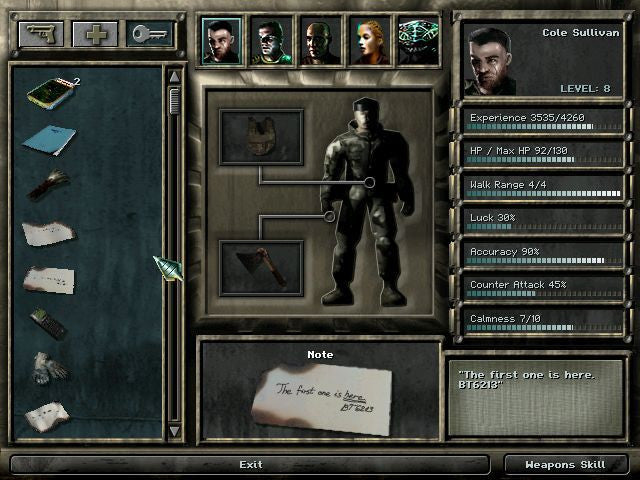
Task: Select the green book with count 2
Action: [48, 93]
